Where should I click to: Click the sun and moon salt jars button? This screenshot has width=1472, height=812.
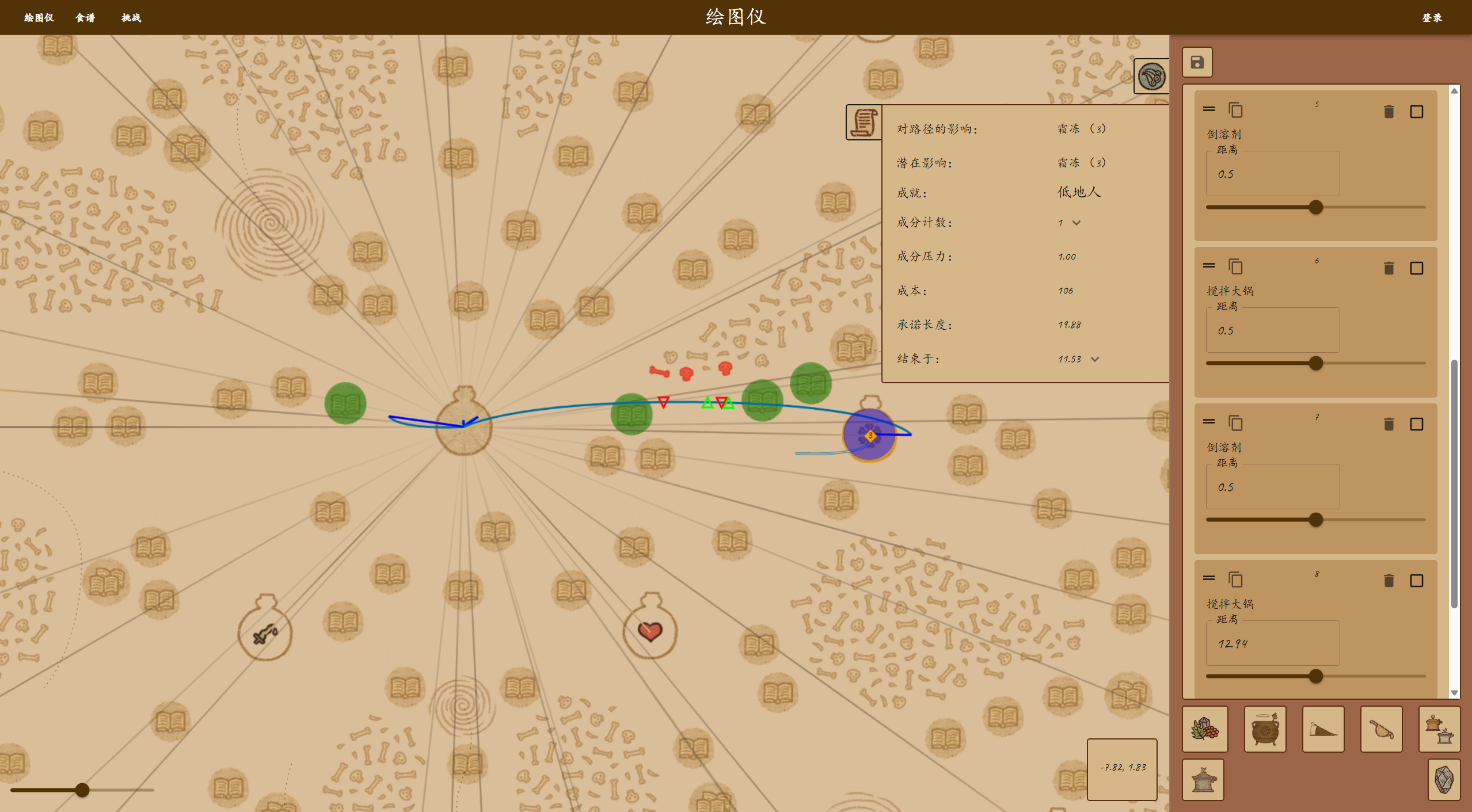(x=1439, y=730)
